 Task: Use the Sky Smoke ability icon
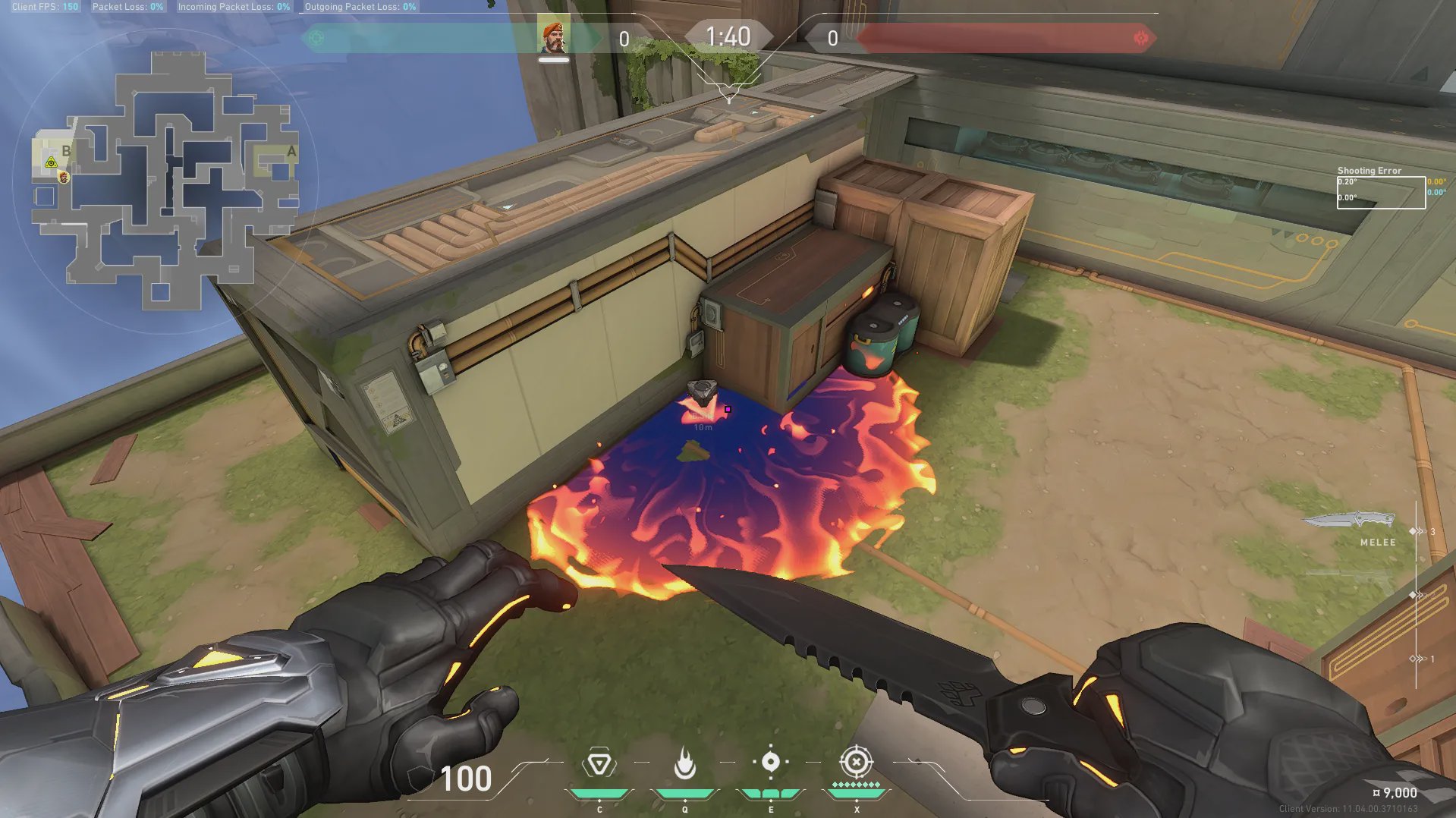(x=770, y=762)
